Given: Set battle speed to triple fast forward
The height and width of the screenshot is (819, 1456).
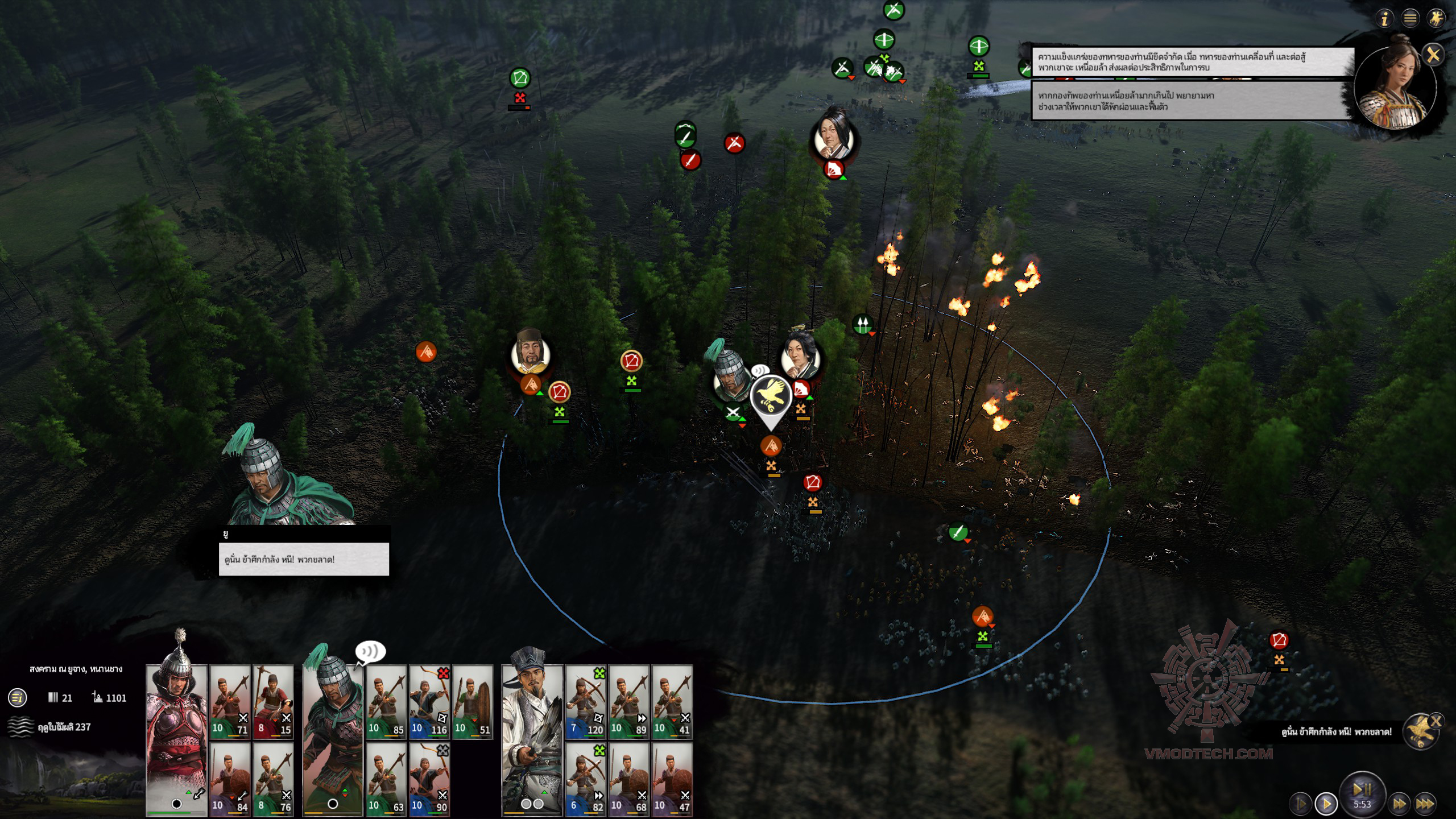Looking at the screenshot, I should click(x=1425, y=804).
